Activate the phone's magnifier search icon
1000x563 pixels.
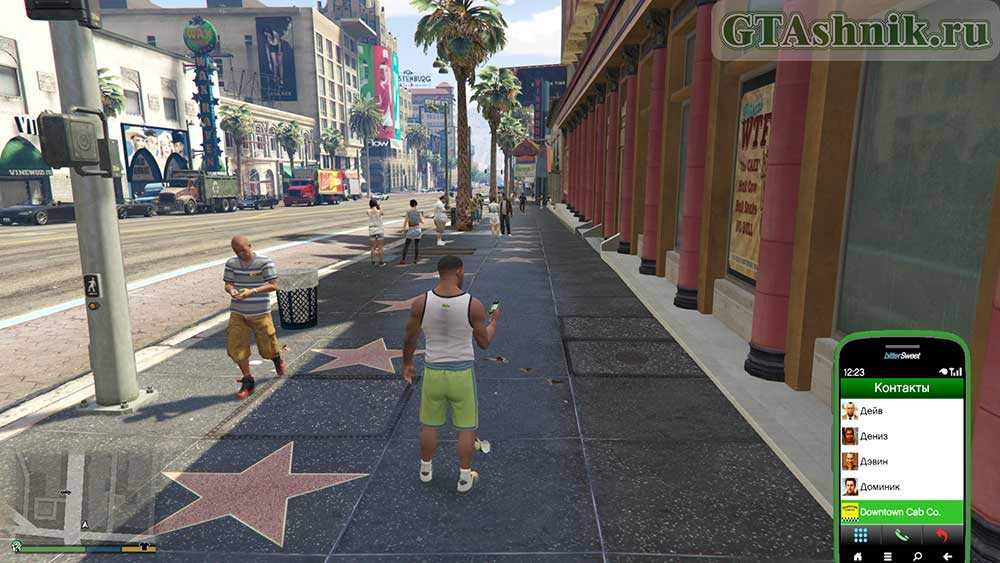(x=917, y=554)
